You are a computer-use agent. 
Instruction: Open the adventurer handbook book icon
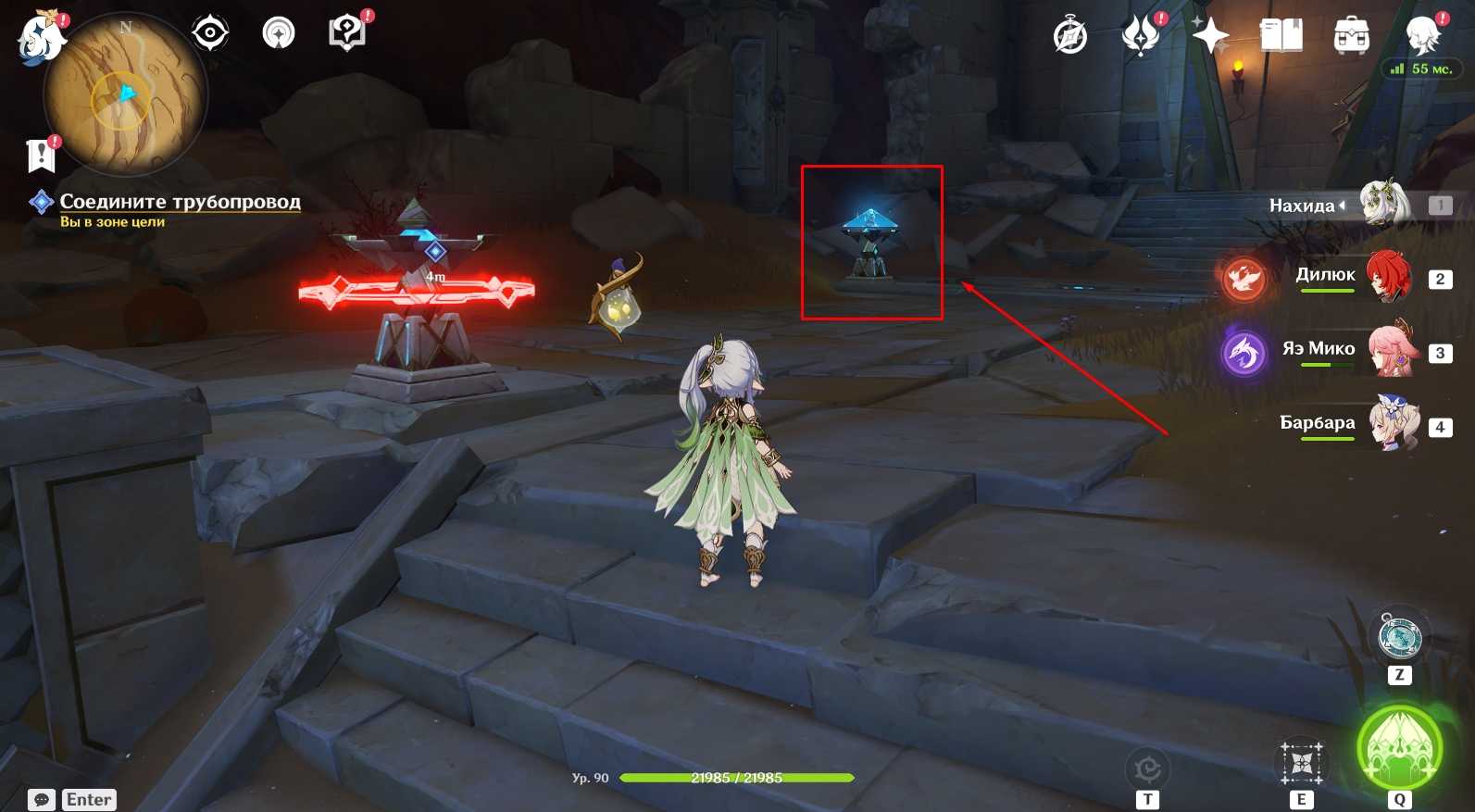pos(1281,36)
